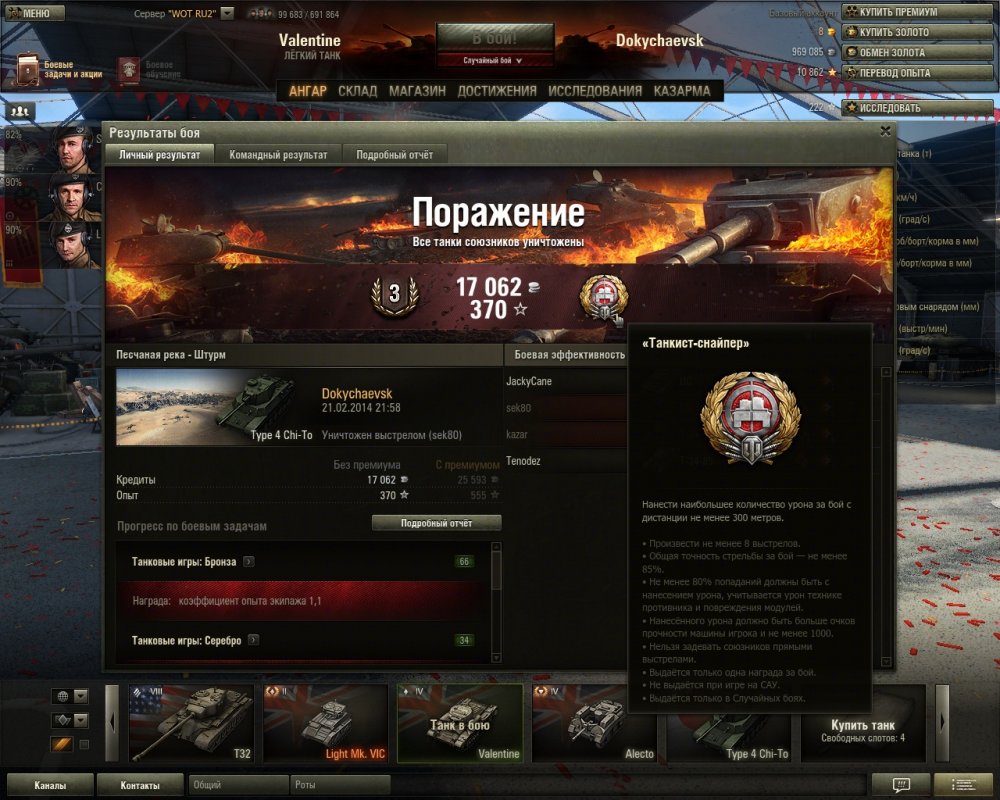Switch to Командный результат tab
The width and height of the screenshot is (1000, 800).
click(278, 155)
